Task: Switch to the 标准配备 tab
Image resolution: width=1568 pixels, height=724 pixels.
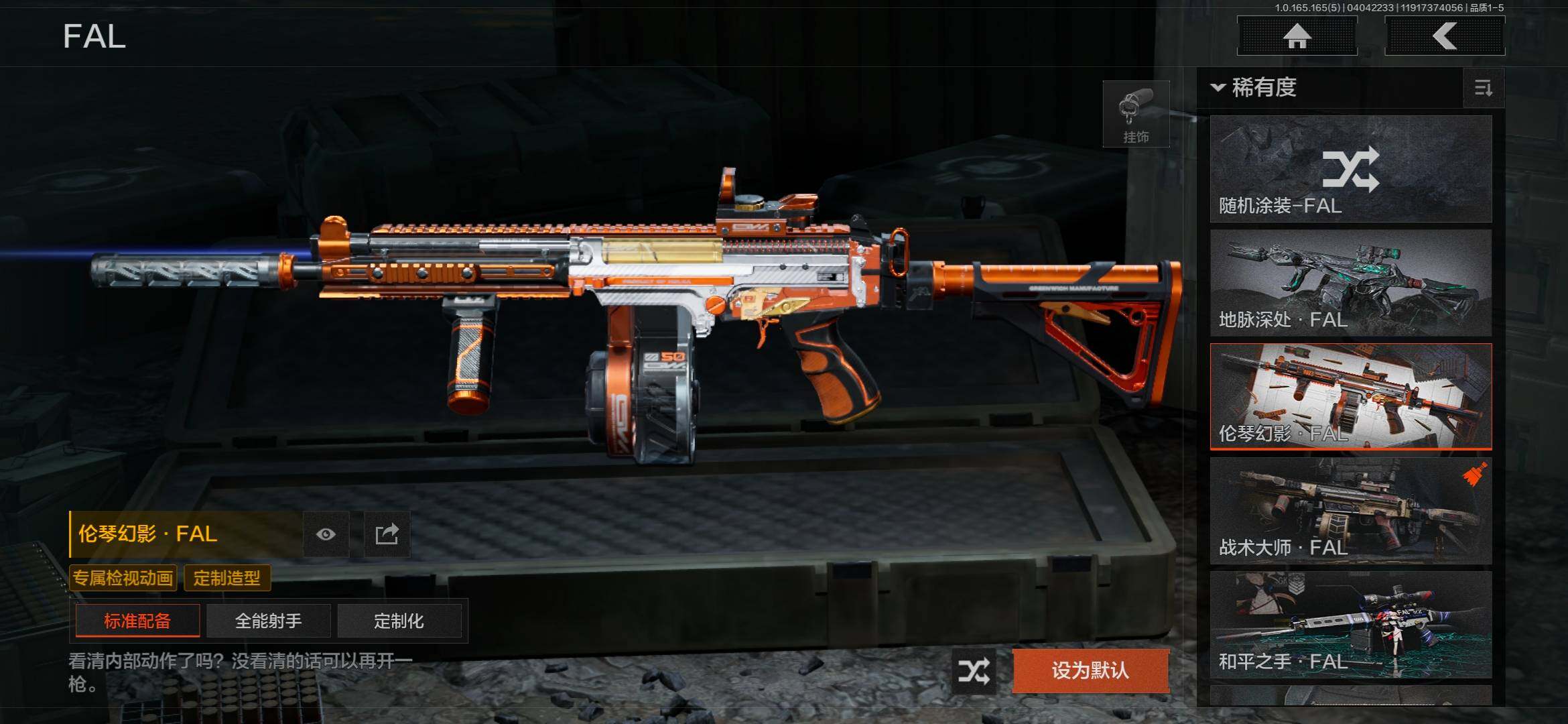Action: click(137, 621)
